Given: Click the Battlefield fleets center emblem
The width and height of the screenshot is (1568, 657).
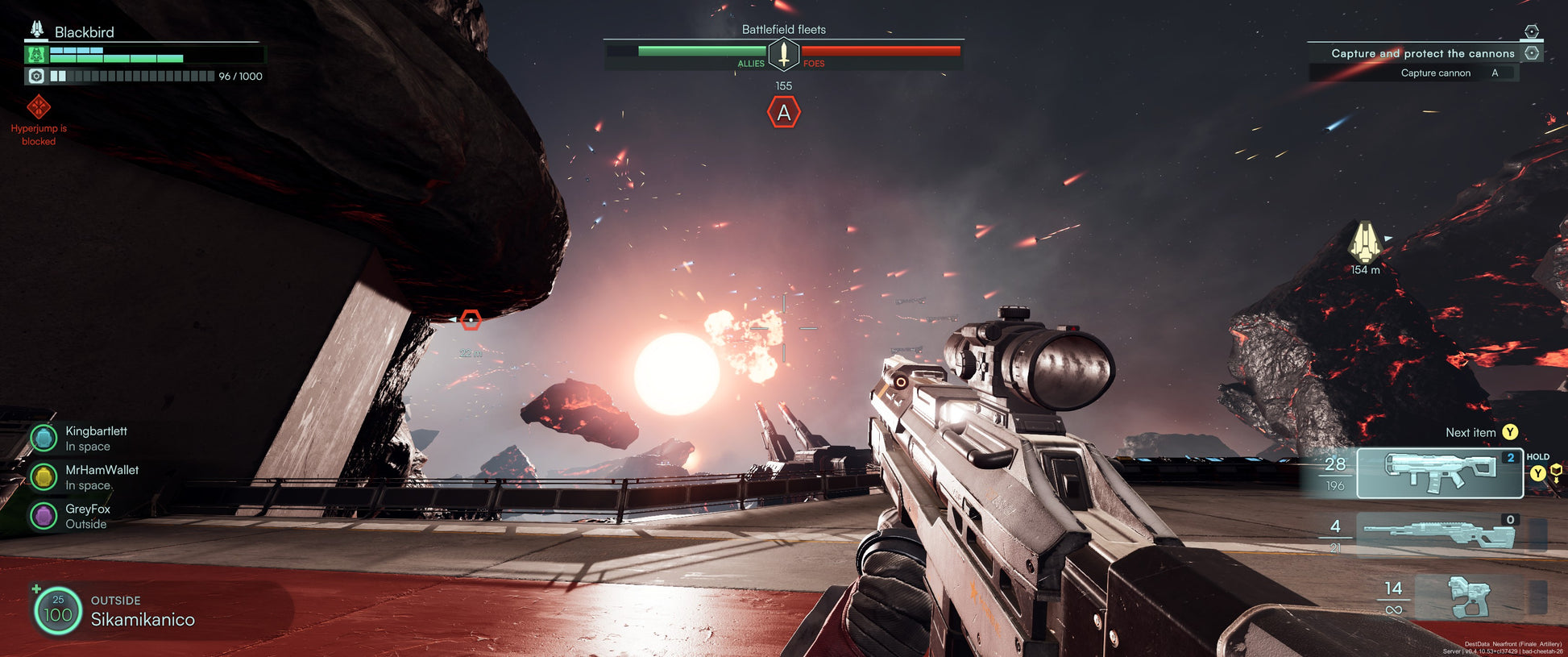Looking at the screenshot, I should click(783, 55).
